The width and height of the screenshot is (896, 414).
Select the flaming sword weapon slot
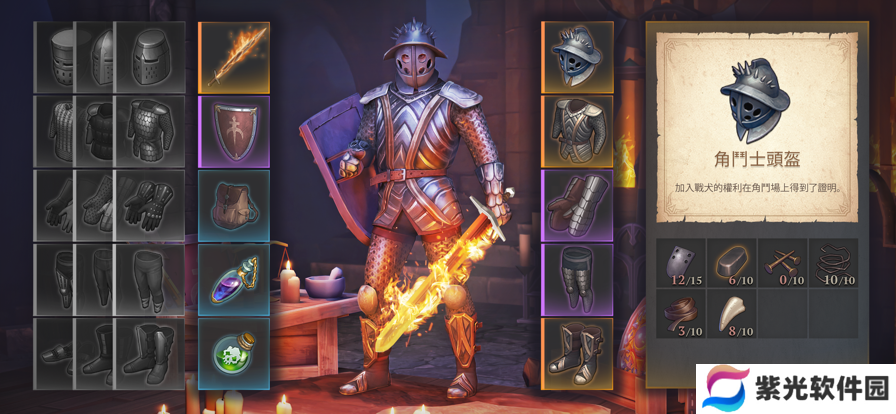234,56
